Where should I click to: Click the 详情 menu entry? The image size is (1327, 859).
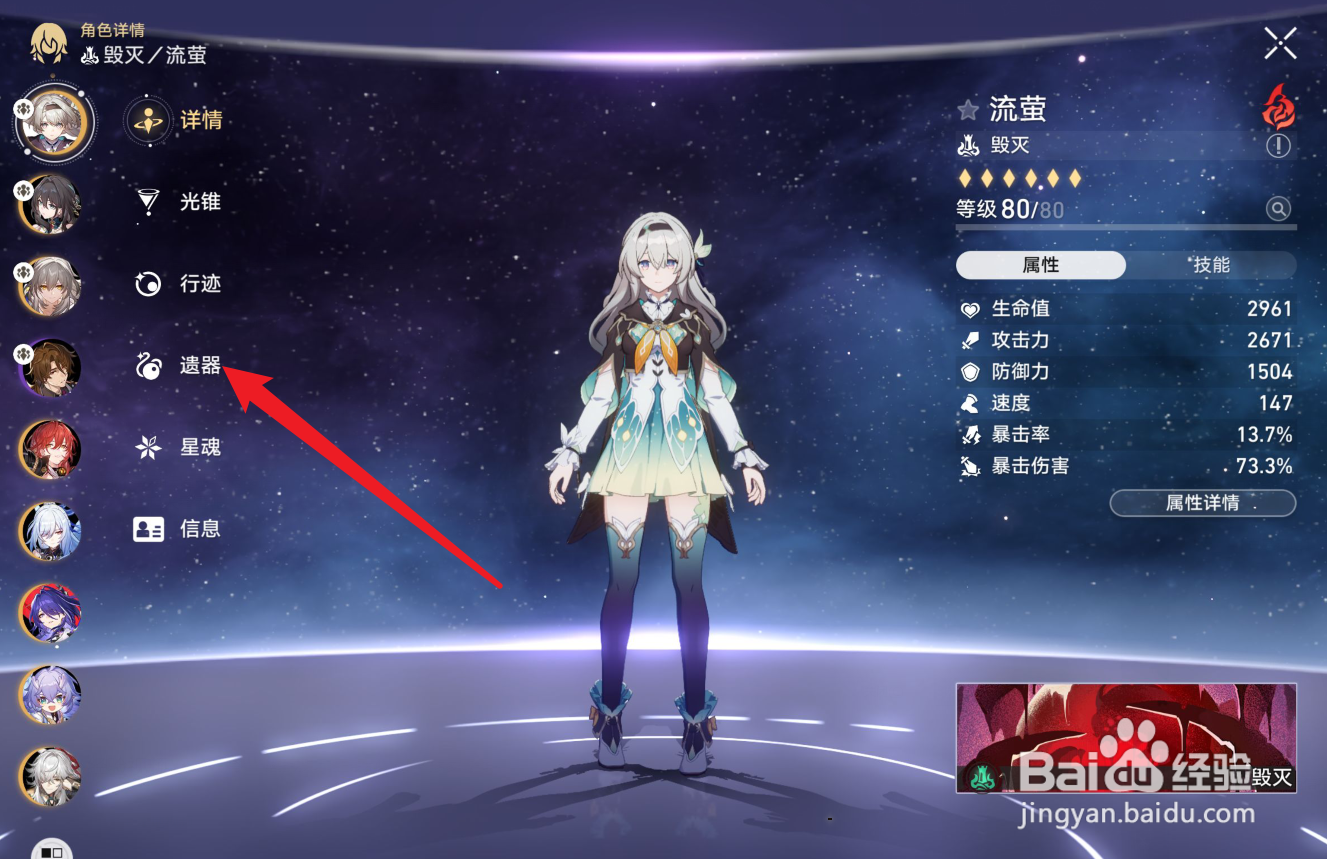point(200,120)
